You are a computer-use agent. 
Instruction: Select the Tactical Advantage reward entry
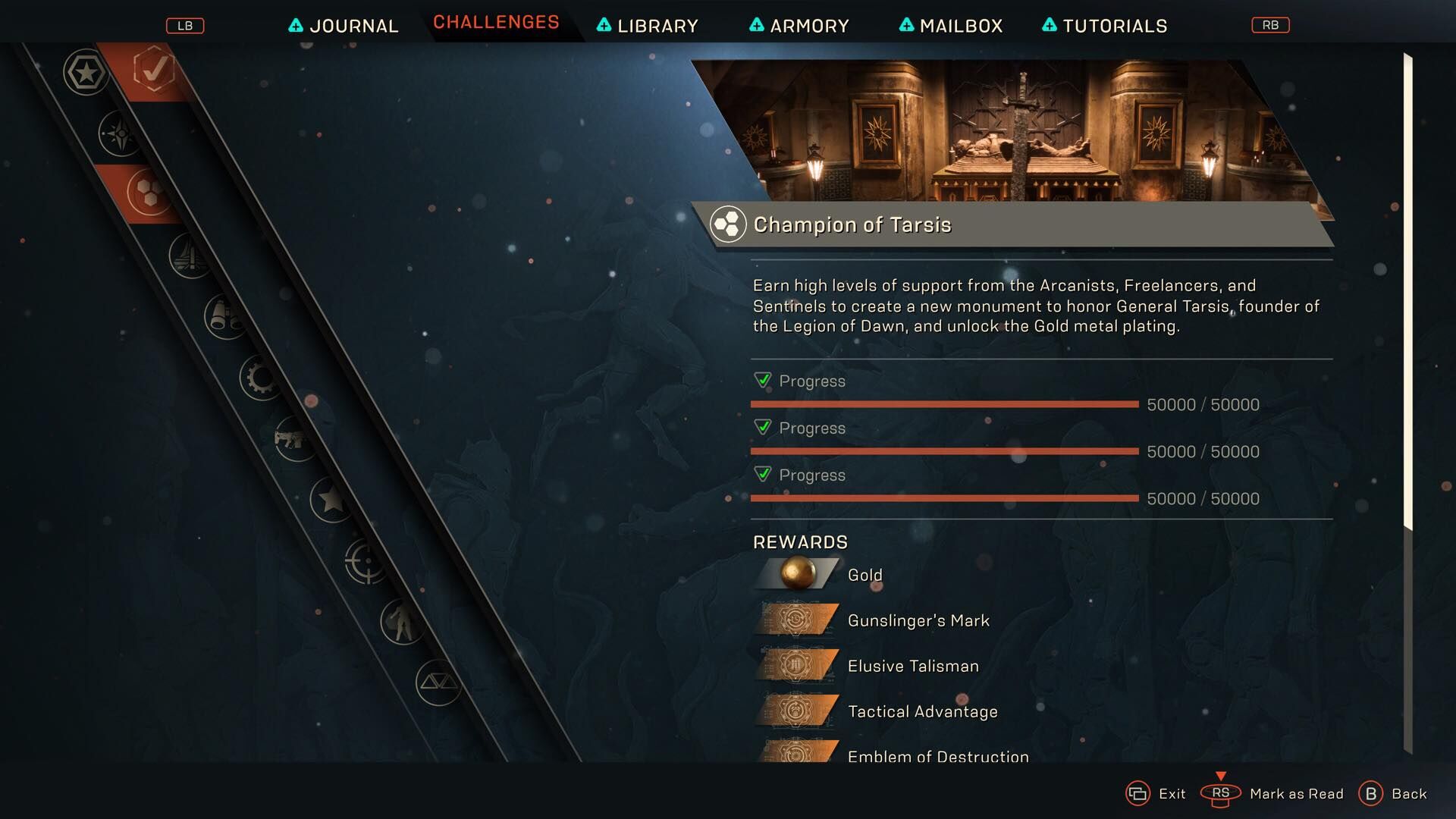tap(922, 711)
